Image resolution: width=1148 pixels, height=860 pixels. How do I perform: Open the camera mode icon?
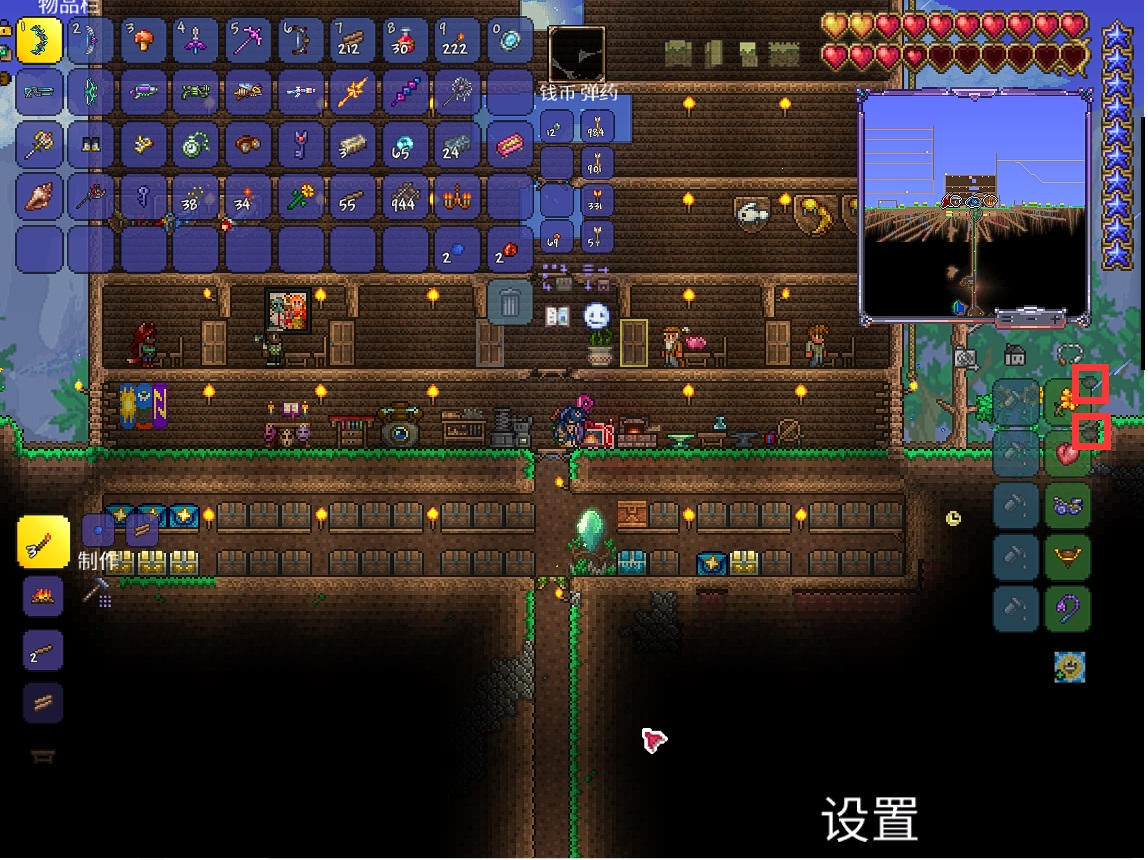(964, 357)
